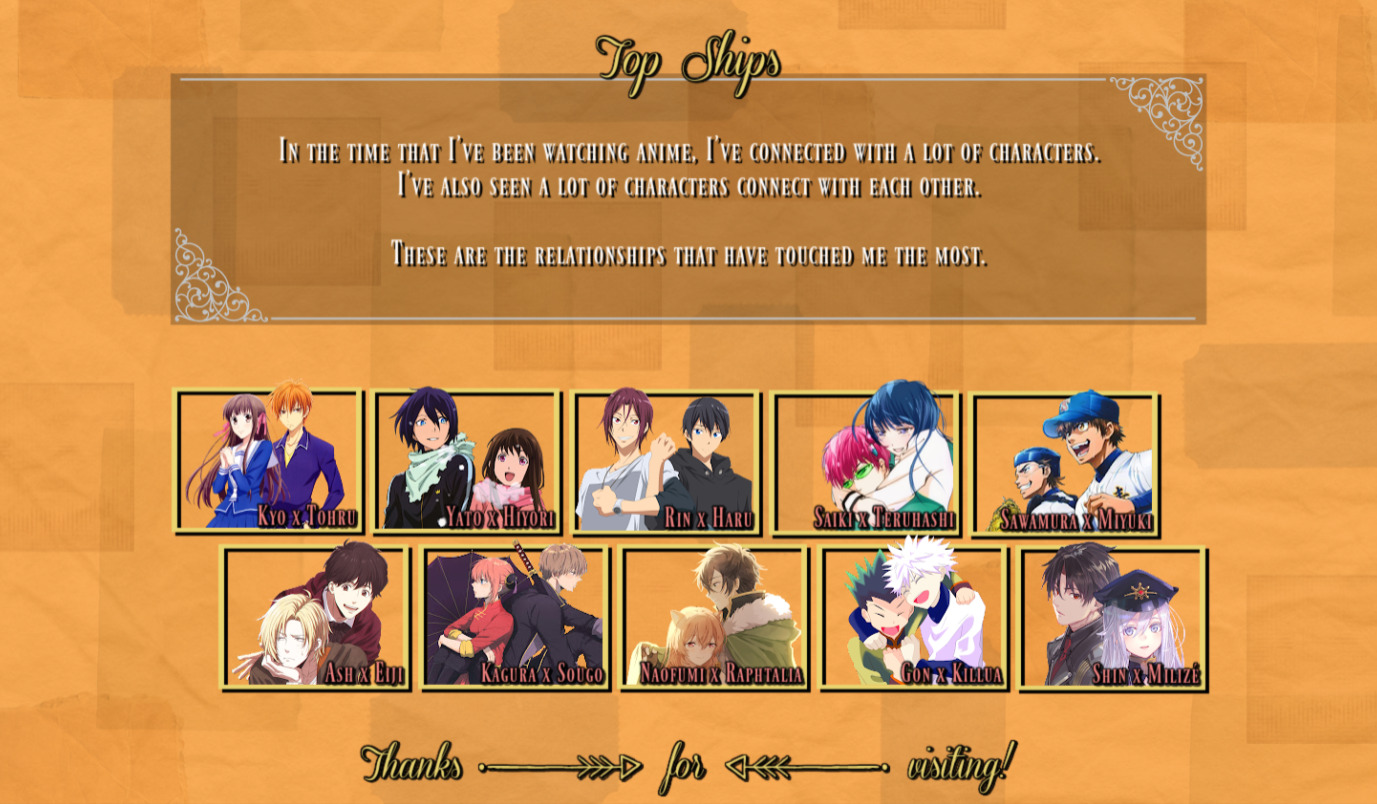Select the Ash x Eiji ship tile
The width and height of the screenshot is (1377, 804).
click(315, 617)
